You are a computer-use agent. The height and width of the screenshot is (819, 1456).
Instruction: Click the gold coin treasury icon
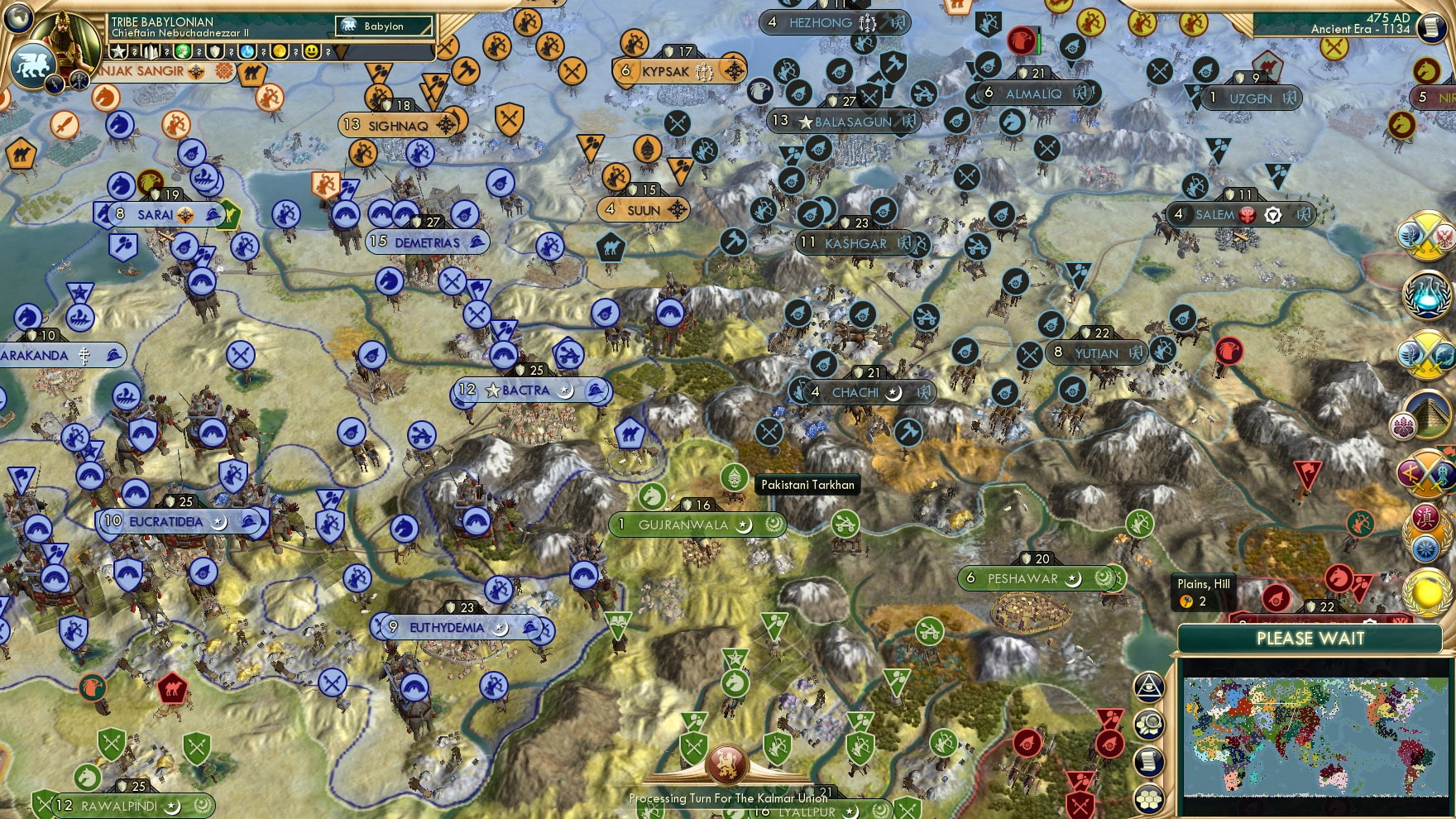coord(280,51)
